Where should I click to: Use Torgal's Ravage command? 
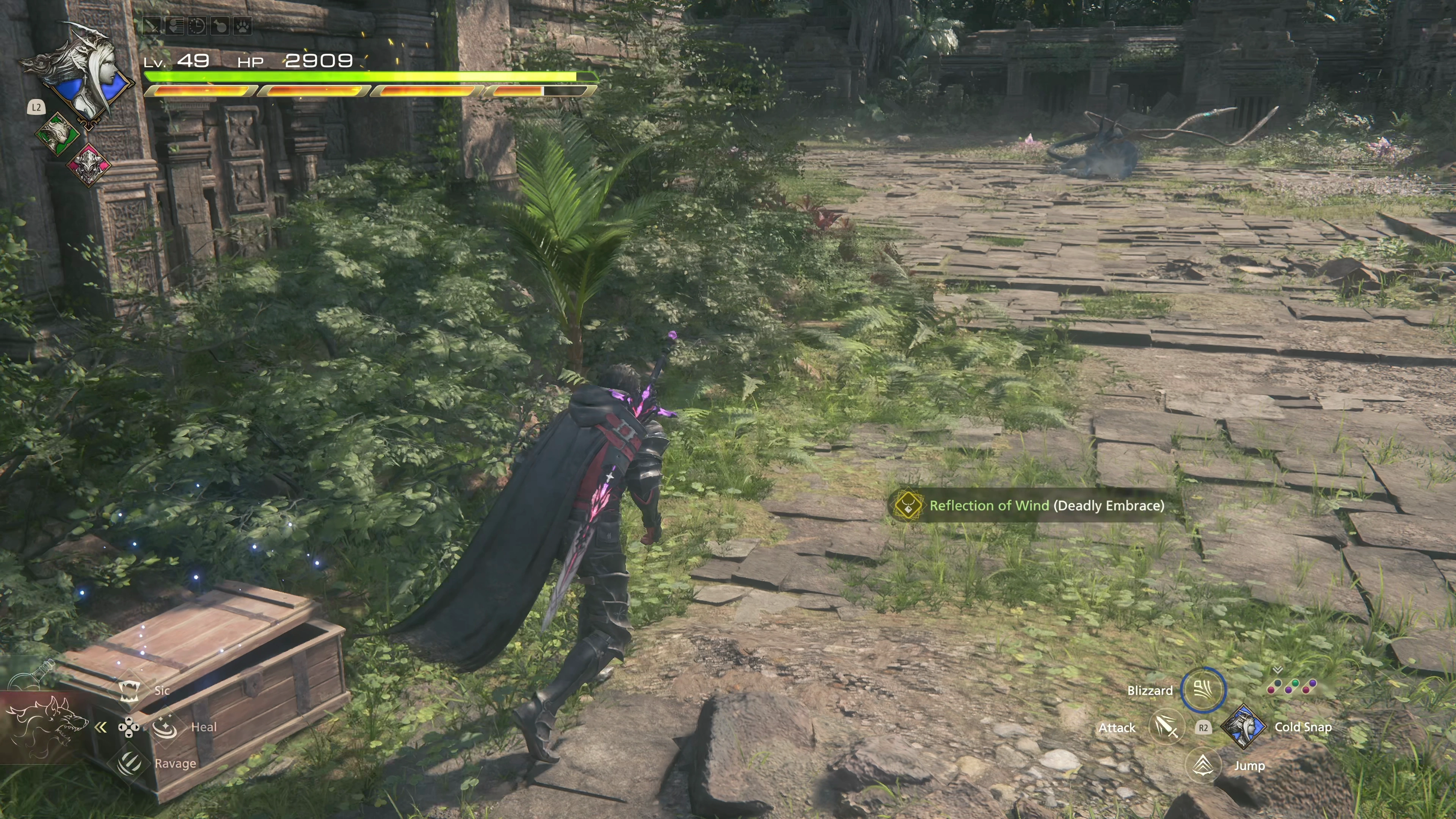129,763
